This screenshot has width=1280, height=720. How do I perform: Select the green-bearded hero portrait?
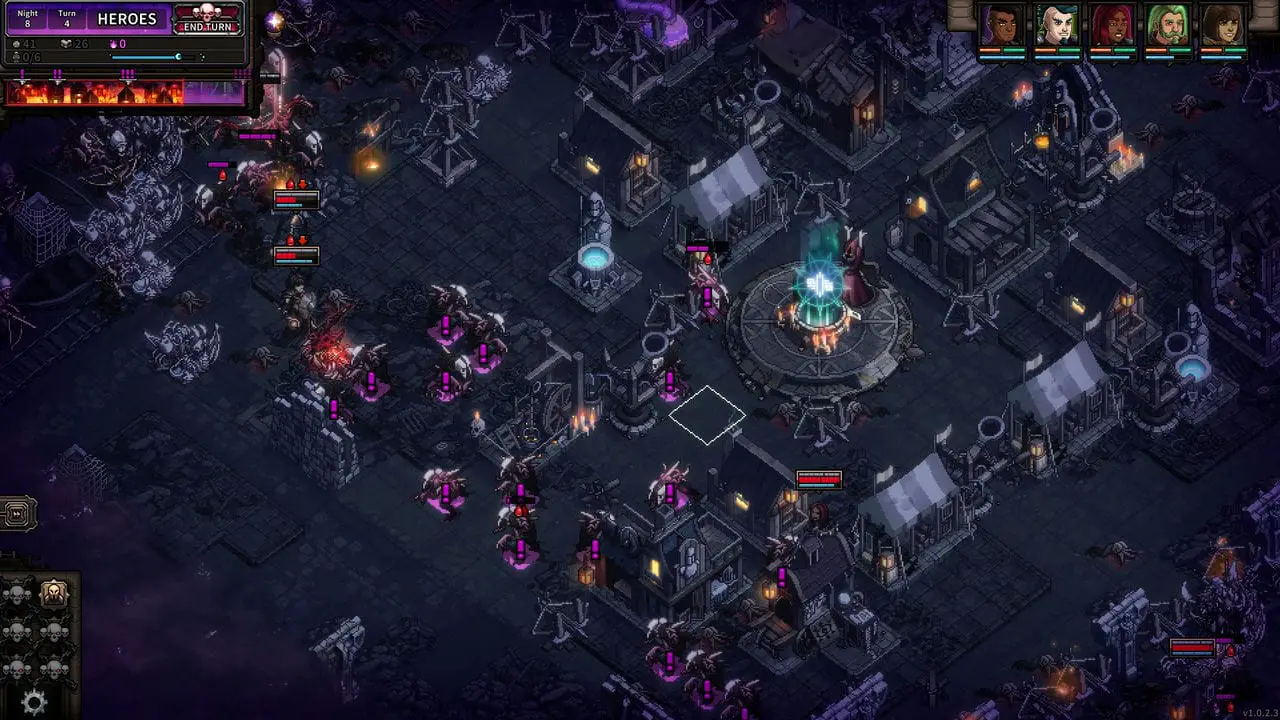tap(1167, 25)
